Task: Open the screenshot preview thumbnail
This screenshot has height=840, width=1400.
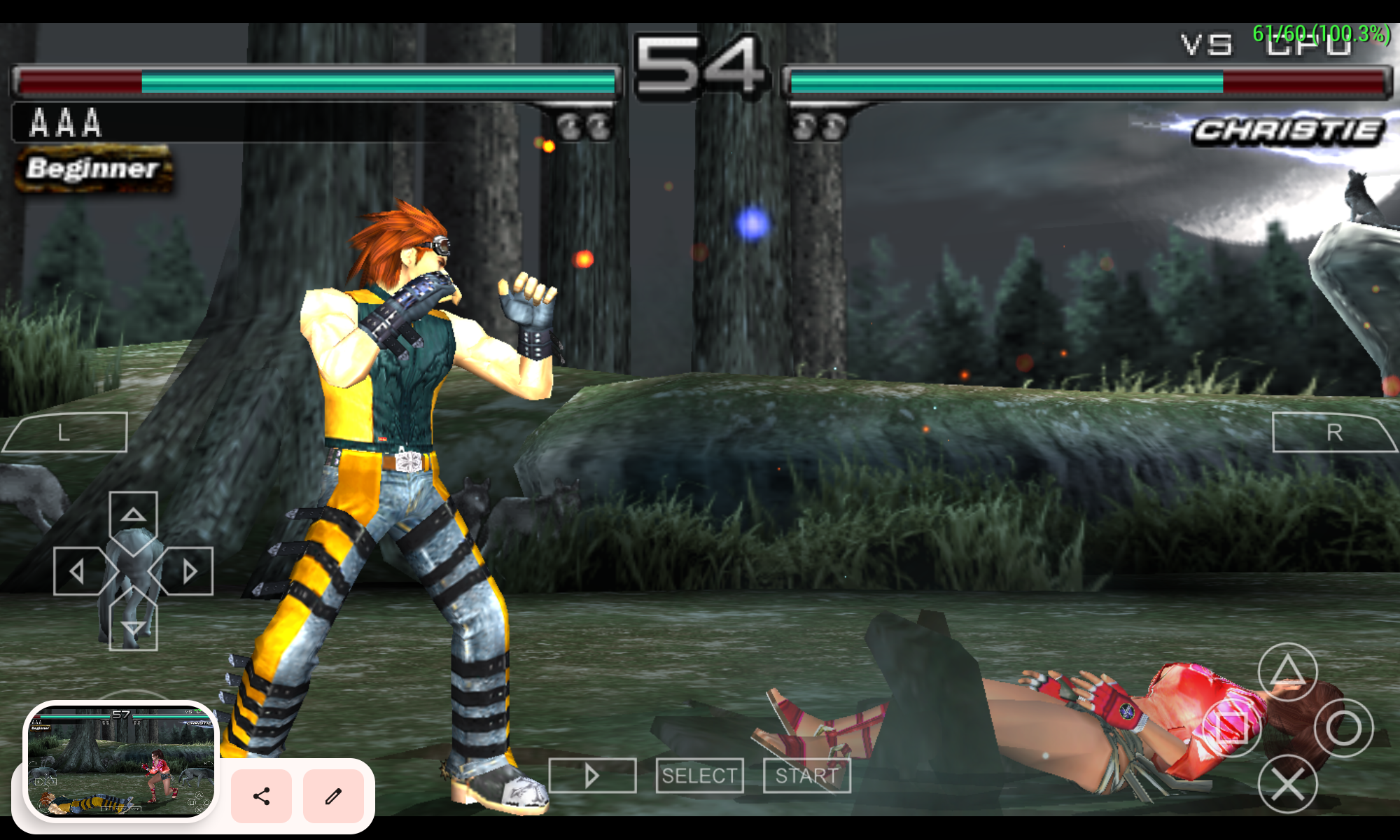Action: [121, 761]
